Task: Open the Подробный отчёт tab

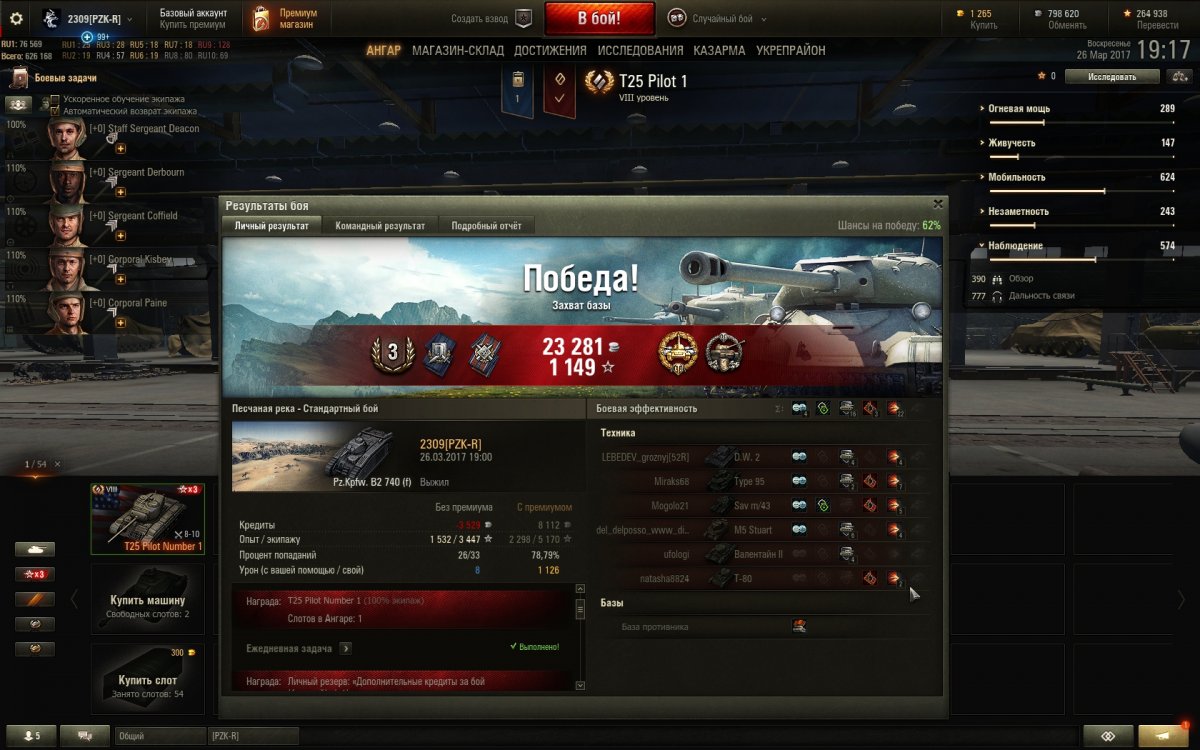Action: (486, 226)
